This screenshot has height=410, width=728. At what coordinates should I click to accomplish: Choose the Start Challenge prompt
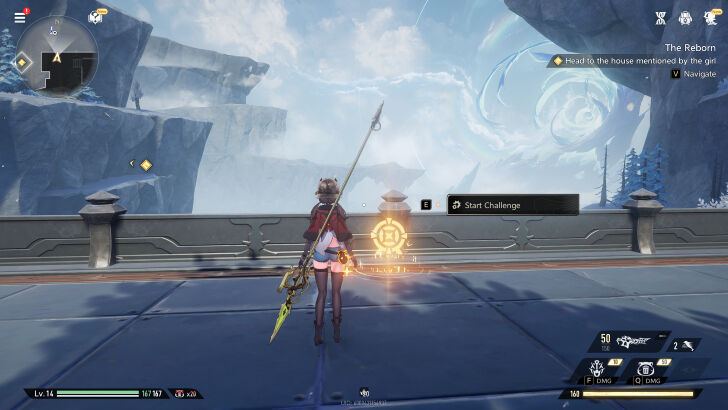[512, 205]
